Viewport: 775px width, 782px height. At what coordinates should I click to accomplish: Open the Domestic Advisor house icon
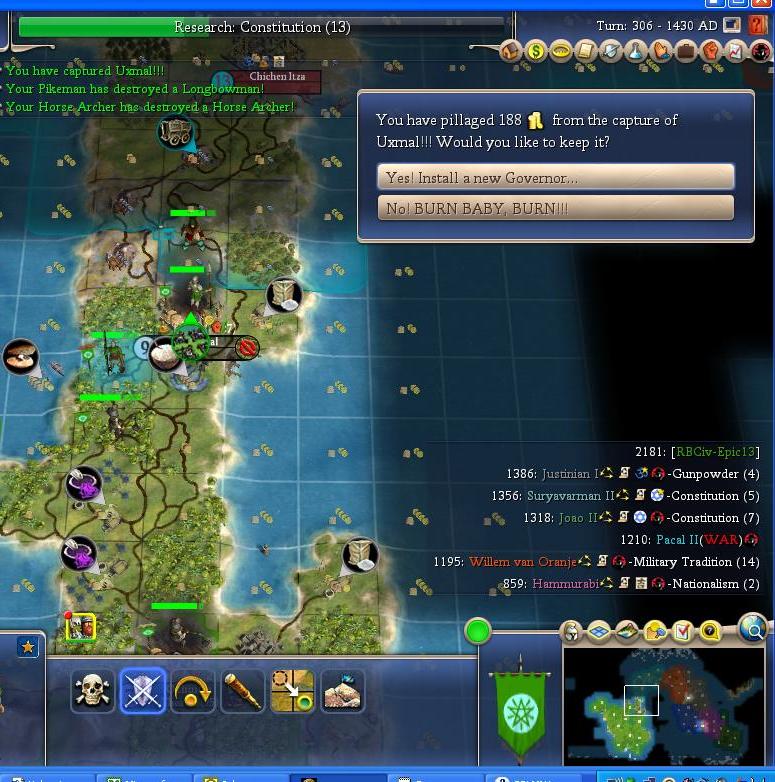[511, 51]
